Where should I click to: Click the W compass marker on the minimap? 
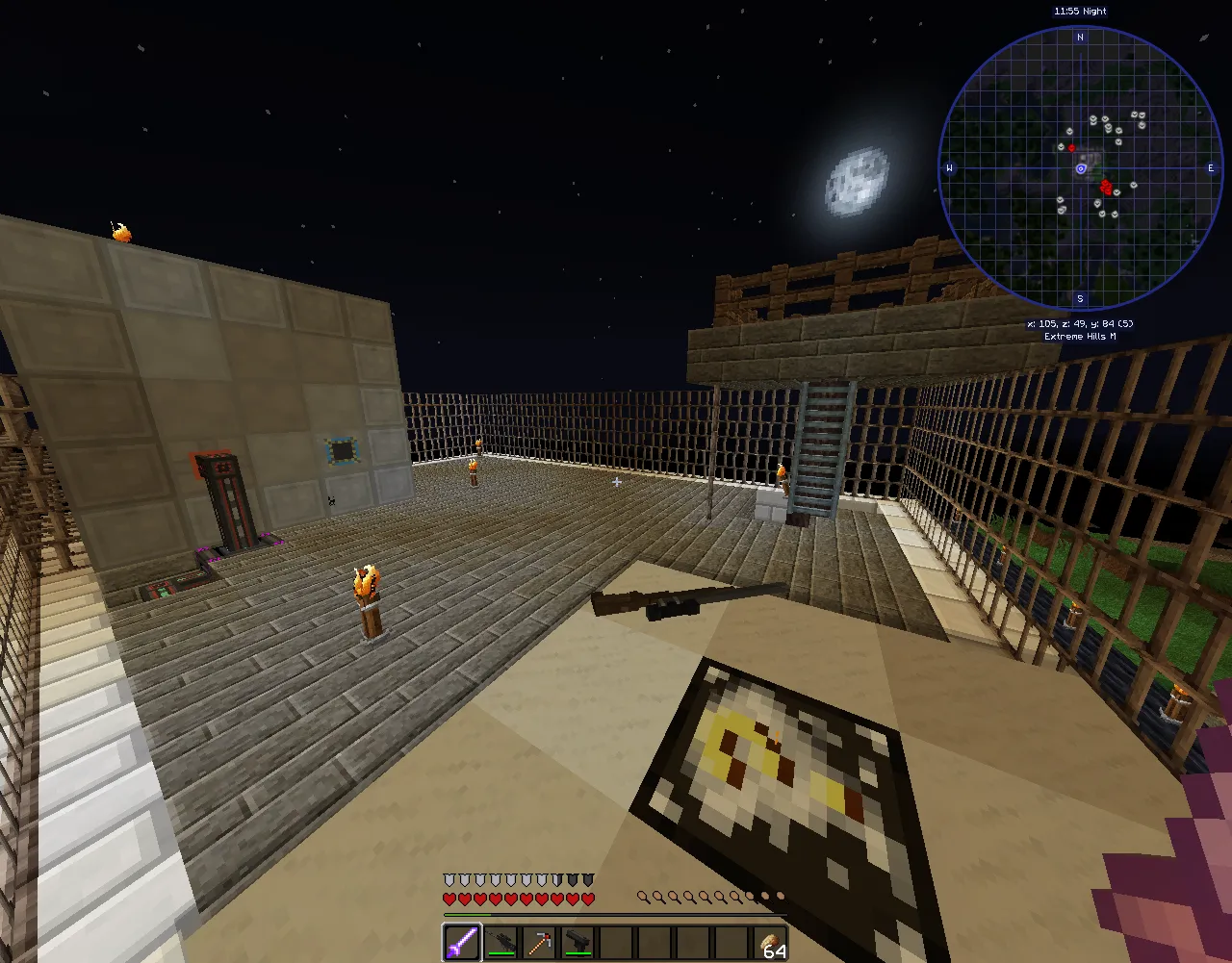point(950,166)
